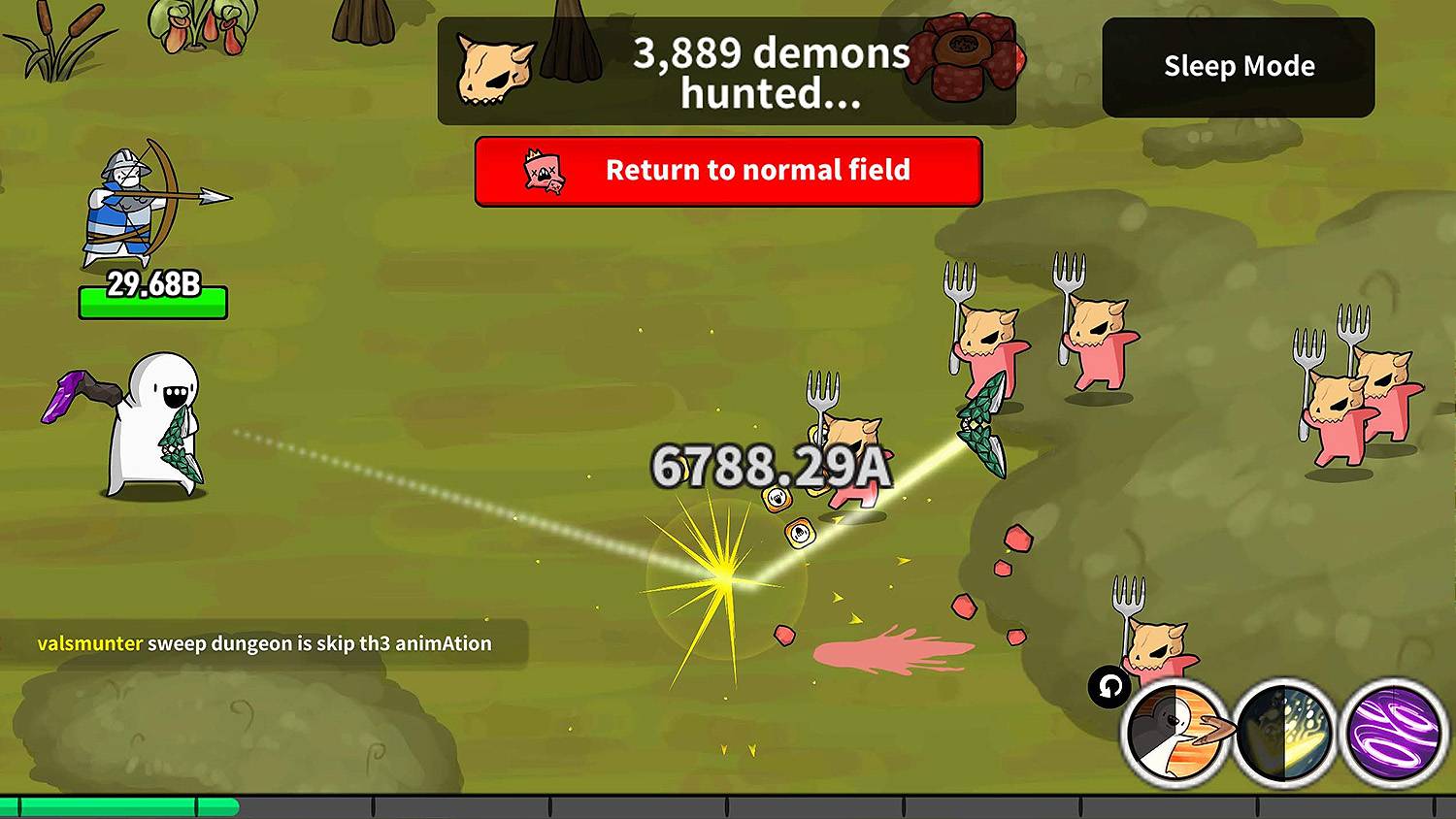
Task: Click the 6788.29A damage number
Action: click(772, 466)
